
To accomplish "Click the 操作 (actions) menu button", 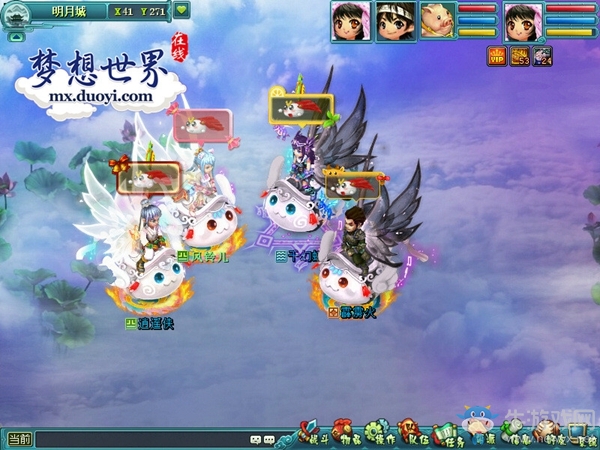I will click(x=383, y=437).
